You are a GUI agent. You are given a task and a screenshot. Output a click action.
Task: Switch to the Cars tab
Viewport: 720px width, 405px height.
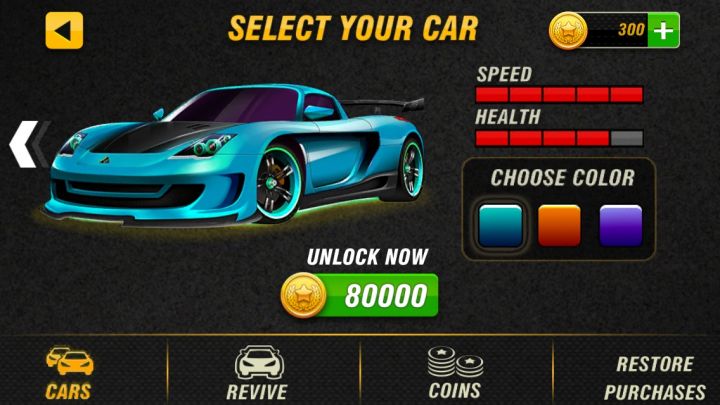pyautogui.click(x=69, y=372)
